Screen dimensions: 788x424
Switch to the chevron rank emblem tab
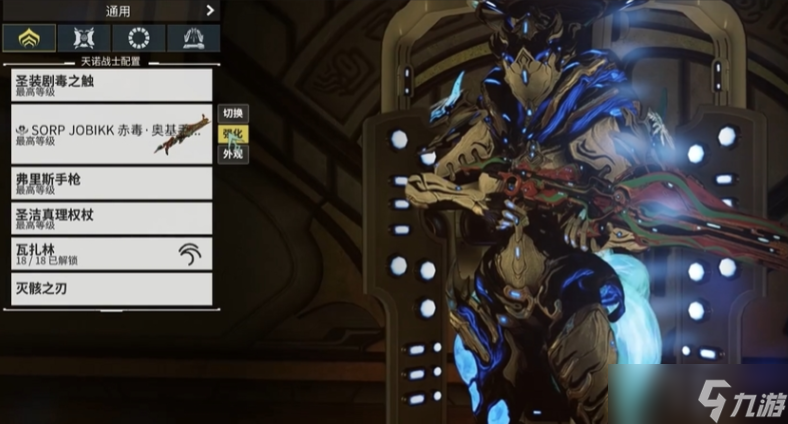coord(28,39)
